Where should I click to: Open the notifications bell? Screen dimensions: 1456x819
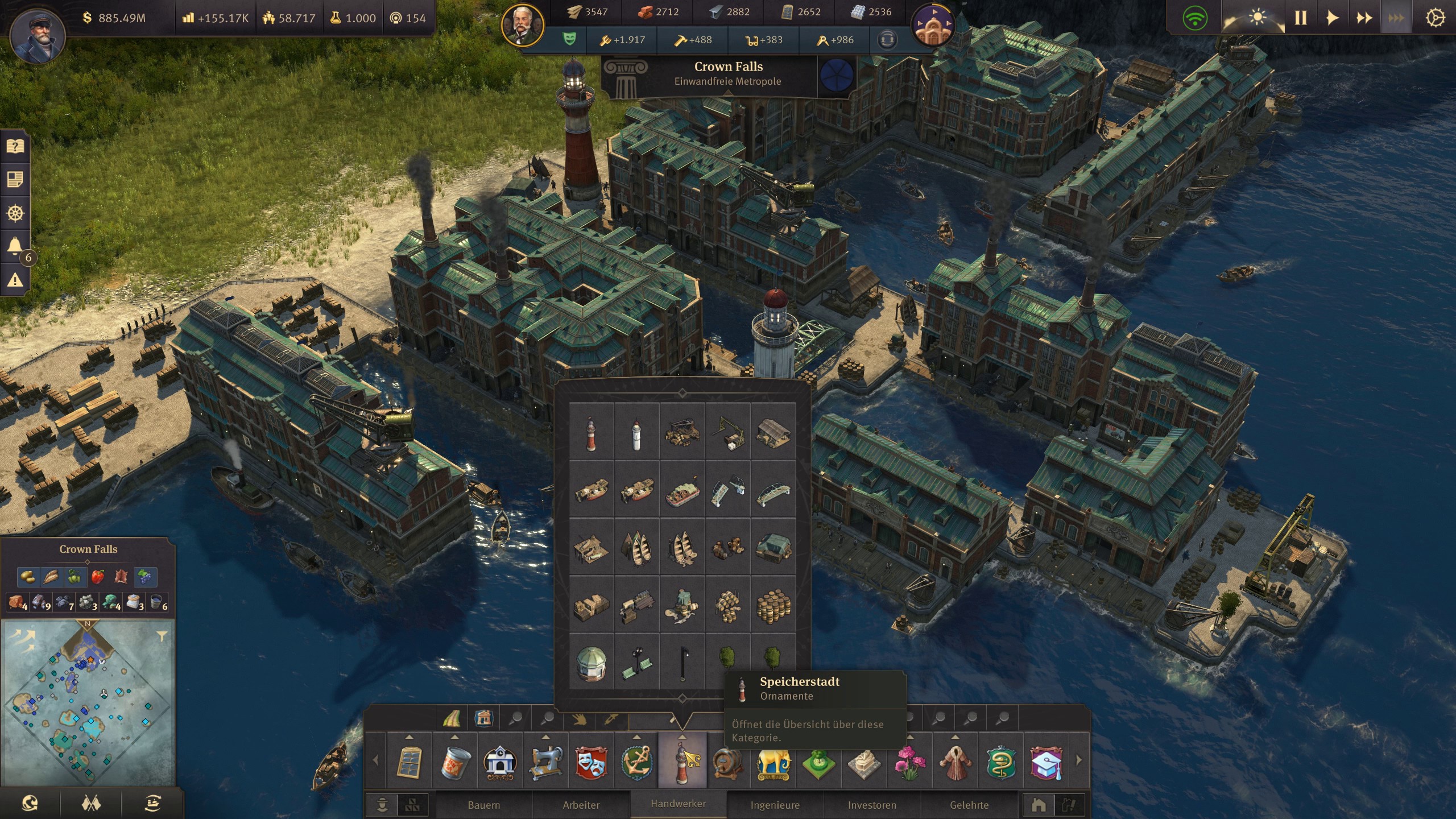click(x=15, y=246)
